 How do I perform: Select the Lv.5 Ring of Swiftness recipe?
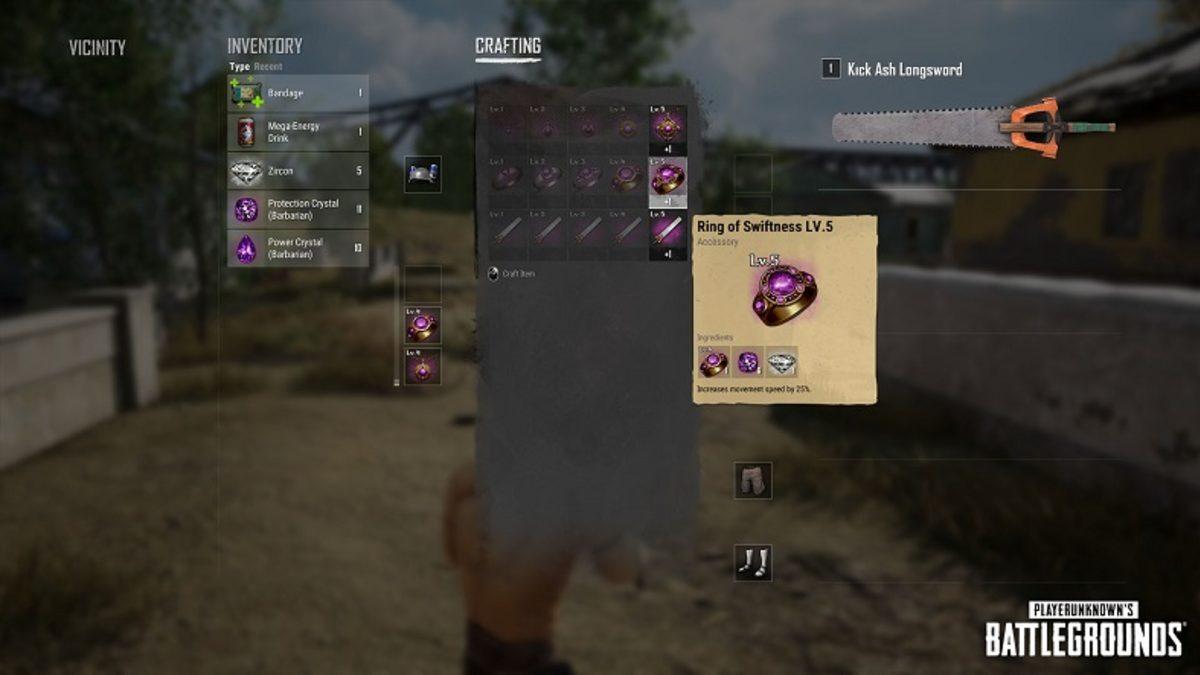[x=668, y=180]
